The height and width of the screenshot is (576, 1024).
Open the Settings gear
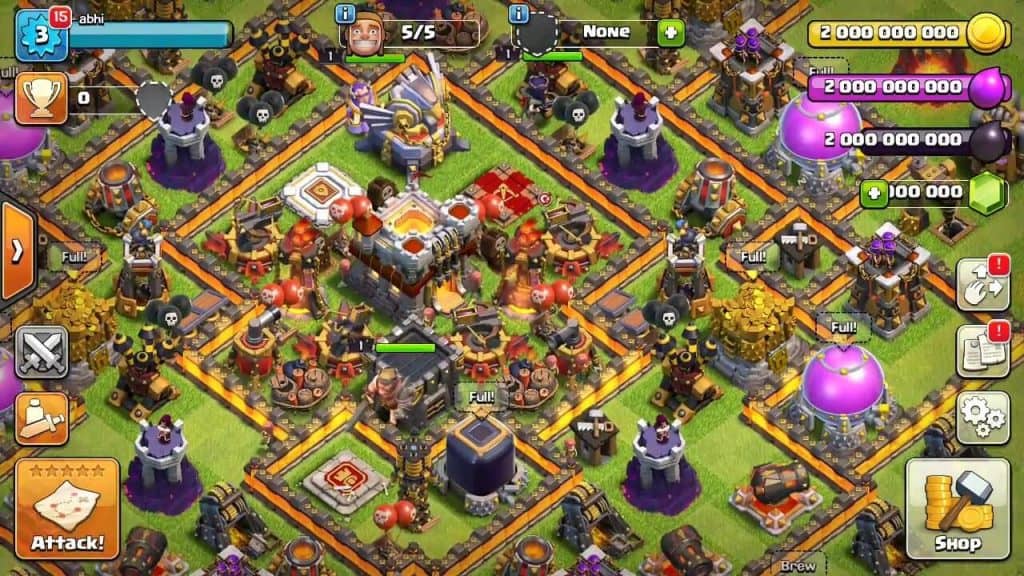[981, 417]
